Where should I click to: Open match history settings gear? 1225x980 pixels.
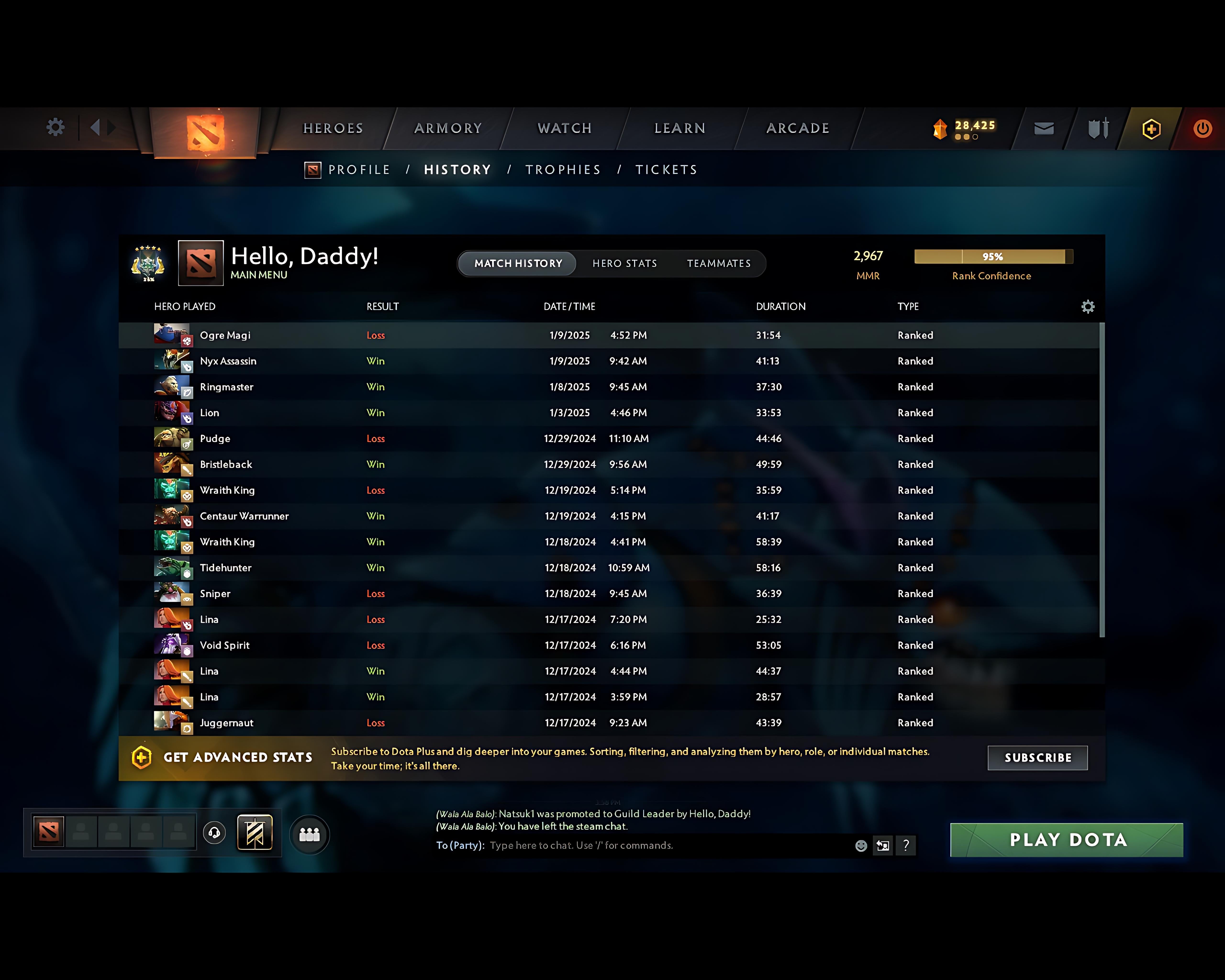pyautogui.click(x=1088, y=306)
